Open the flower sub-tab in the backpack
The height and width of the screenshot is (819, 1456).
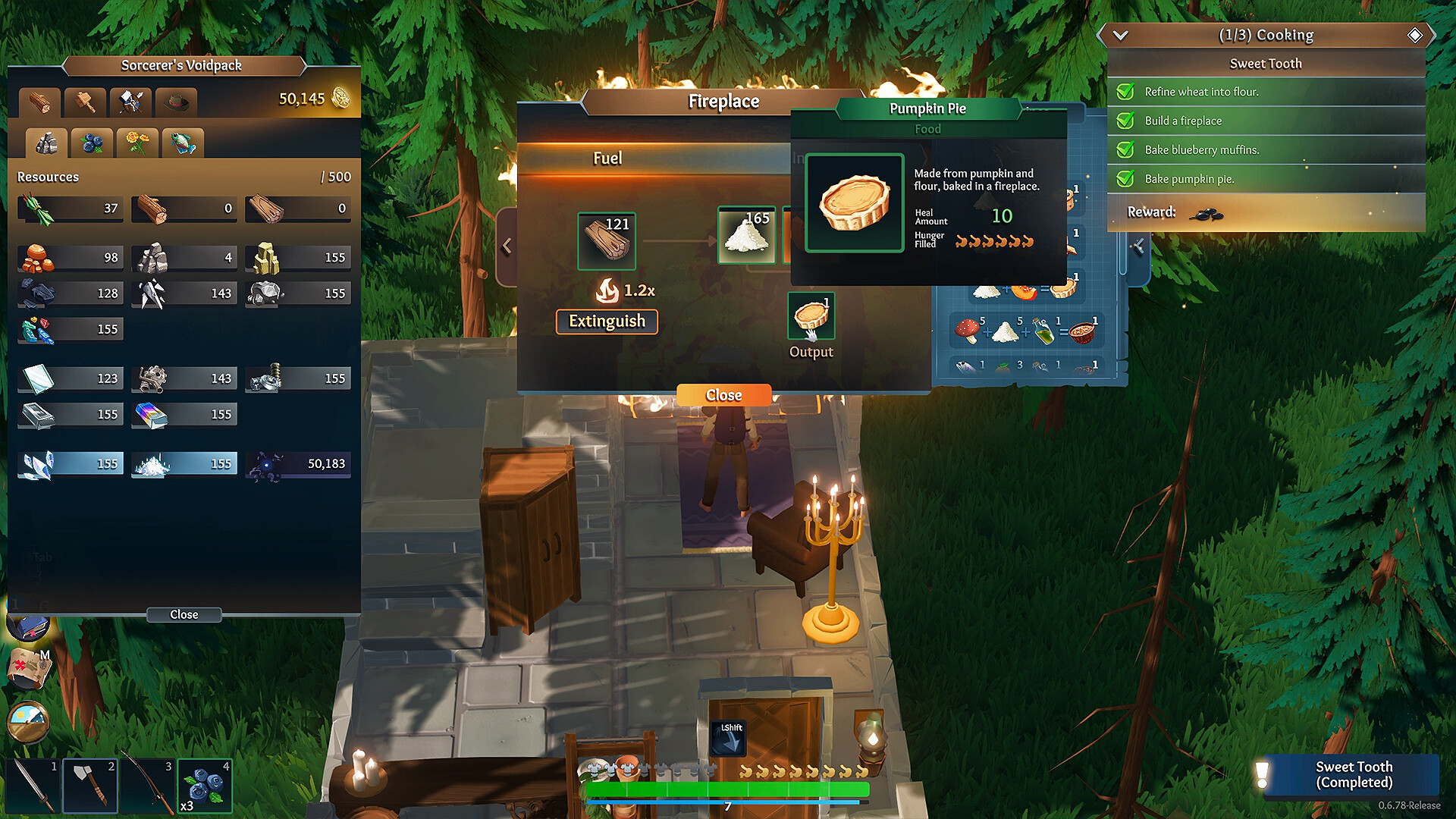[x=136, y=142]
